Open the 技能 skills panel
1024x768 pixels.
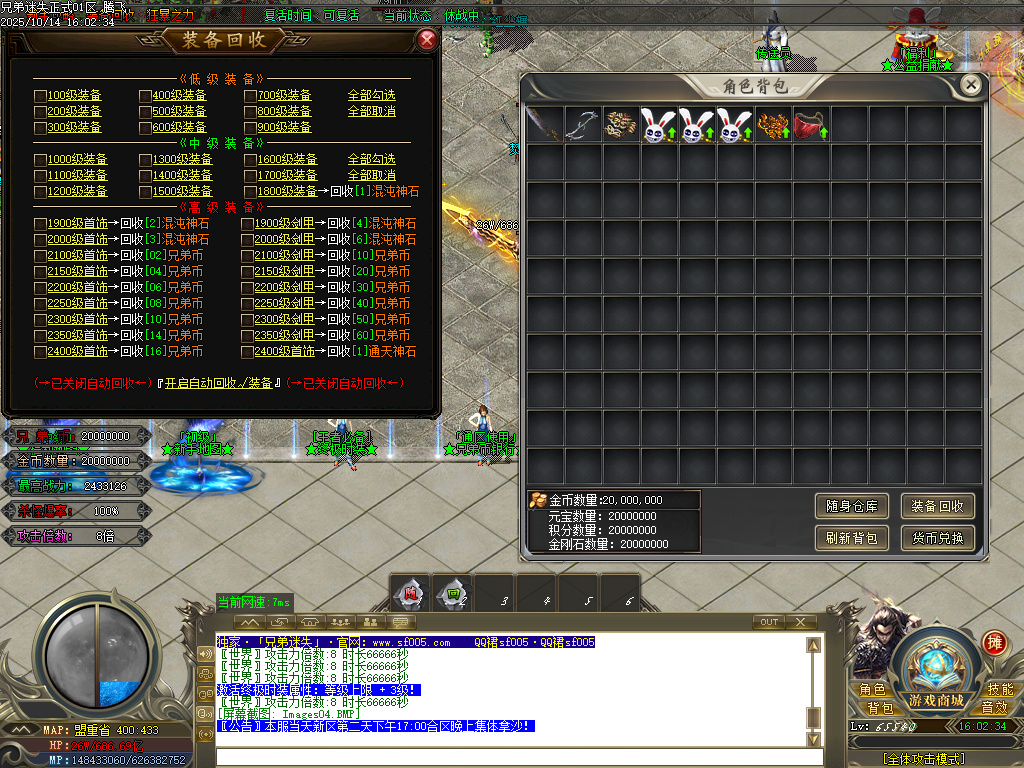pos(998,690)
